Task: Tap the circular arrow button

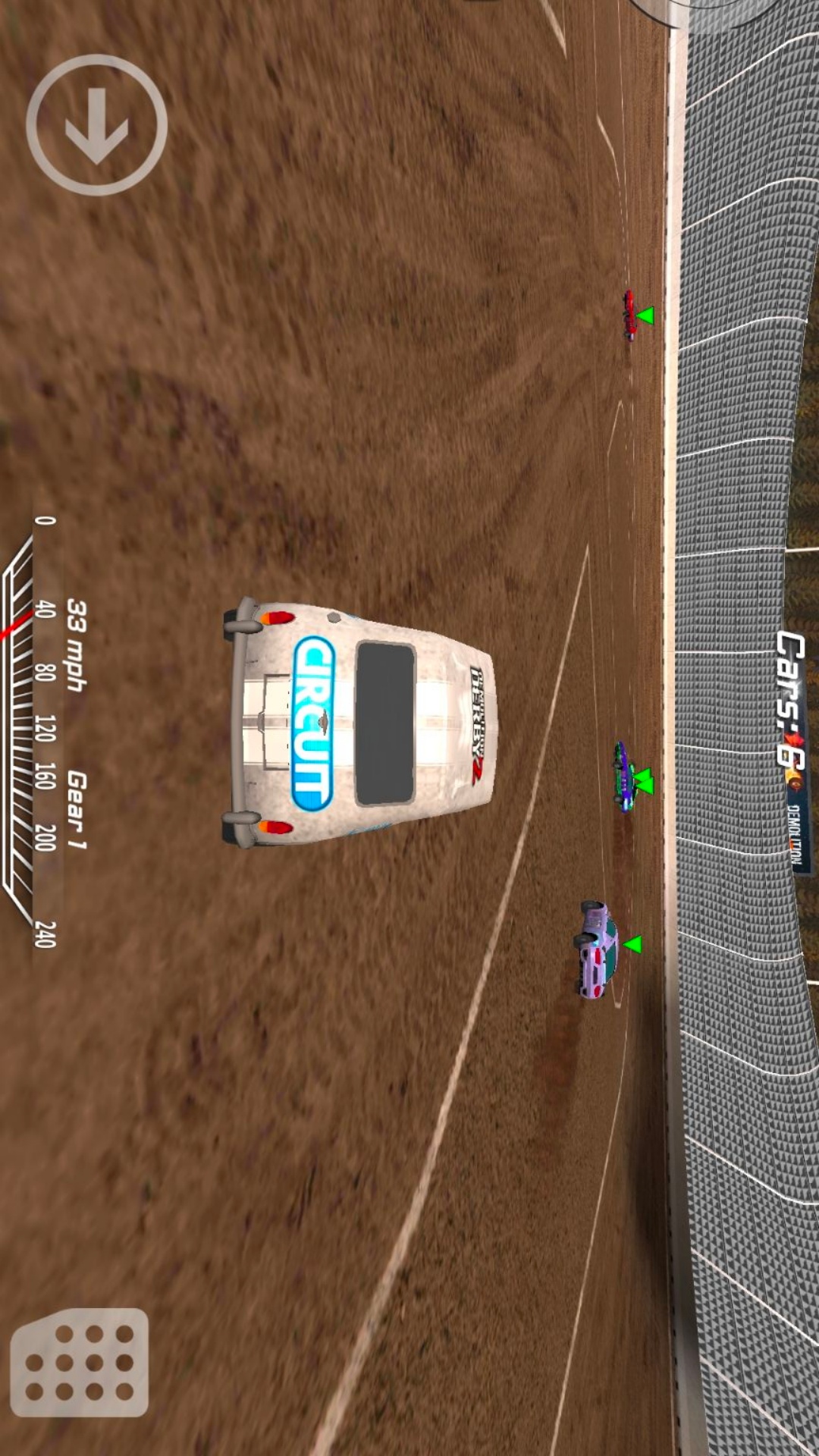Action: [96, 125]
